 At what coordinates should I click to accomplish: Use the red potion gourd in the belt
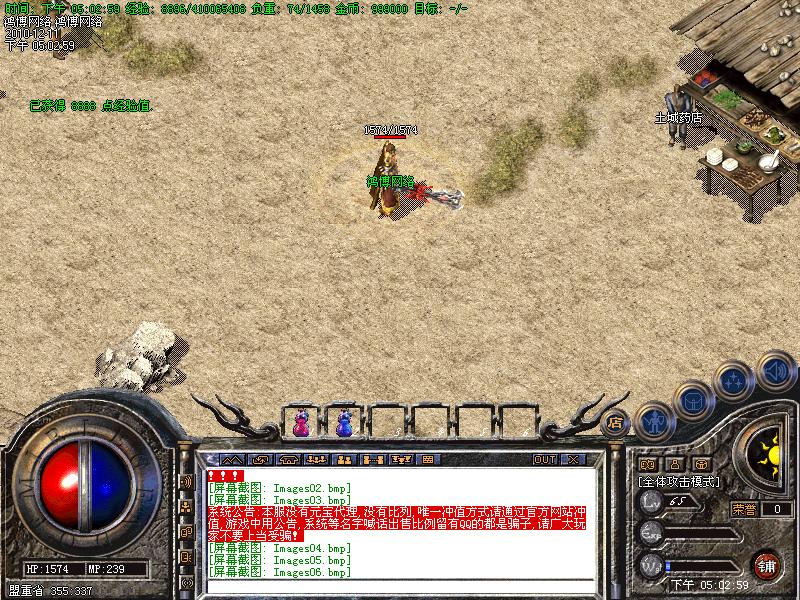300,424
